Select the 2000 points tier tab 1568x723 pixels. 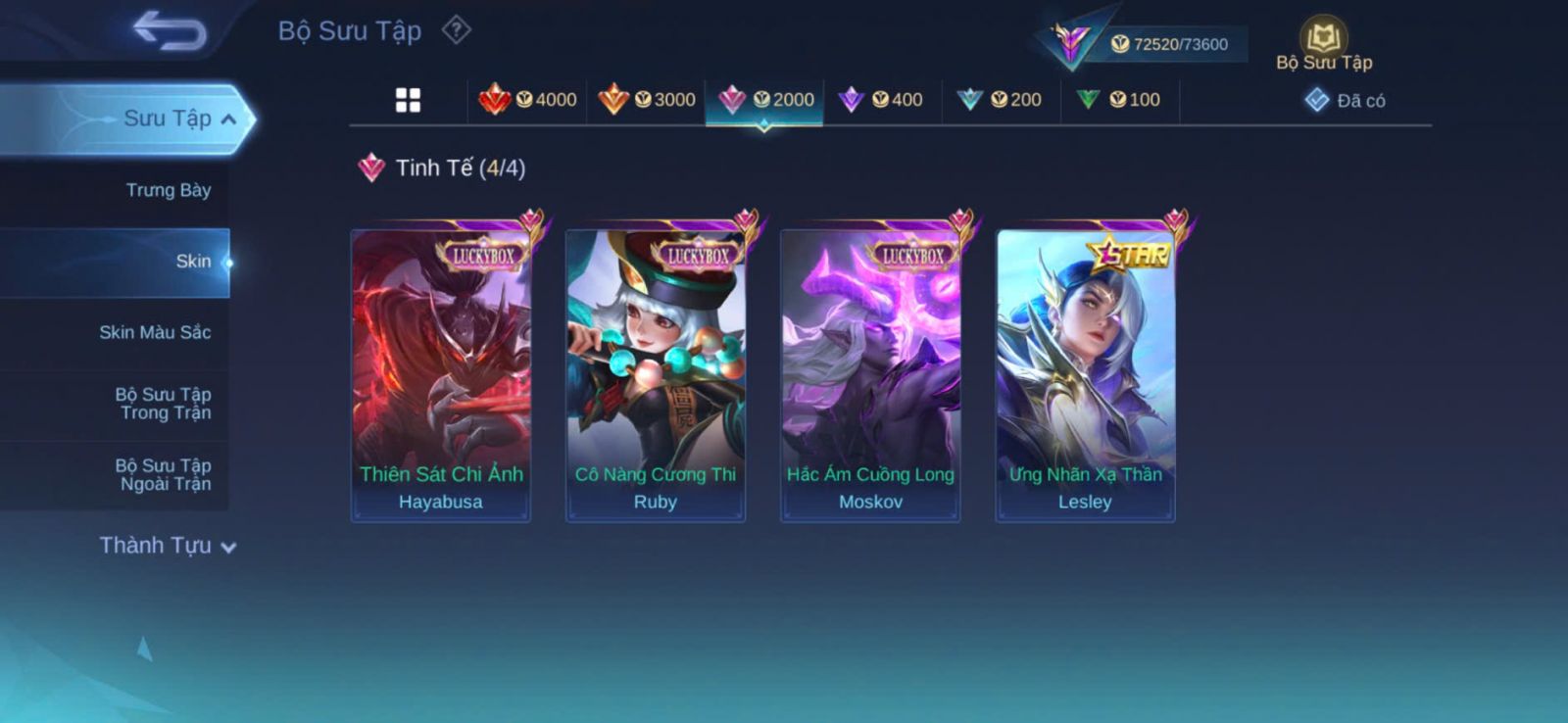click(x=765, y=100)
